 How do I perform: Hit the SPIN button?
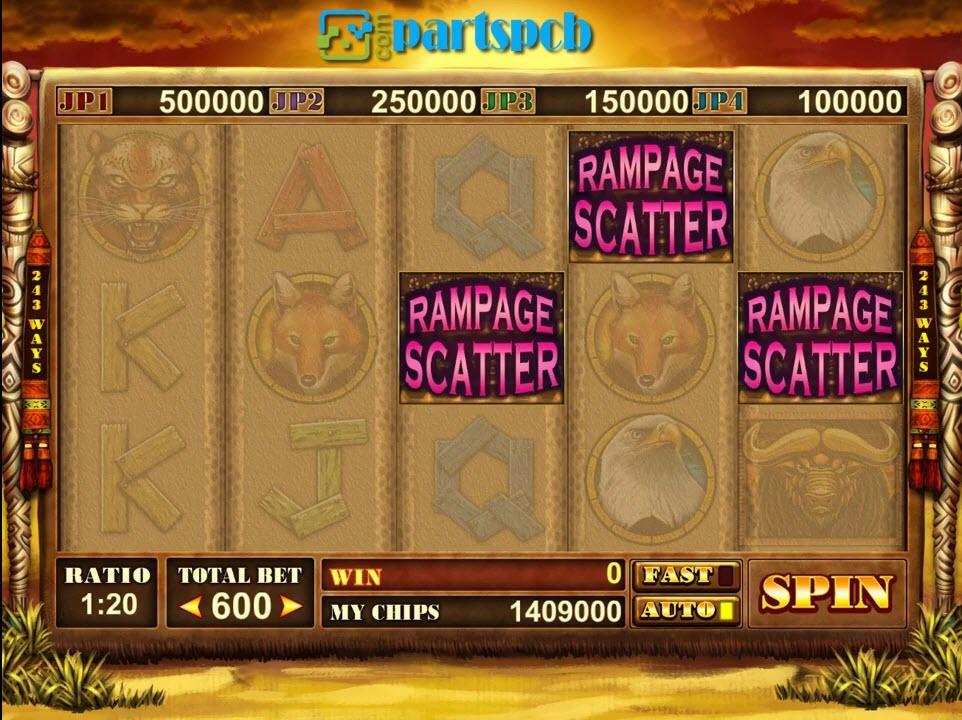point(826,593)
